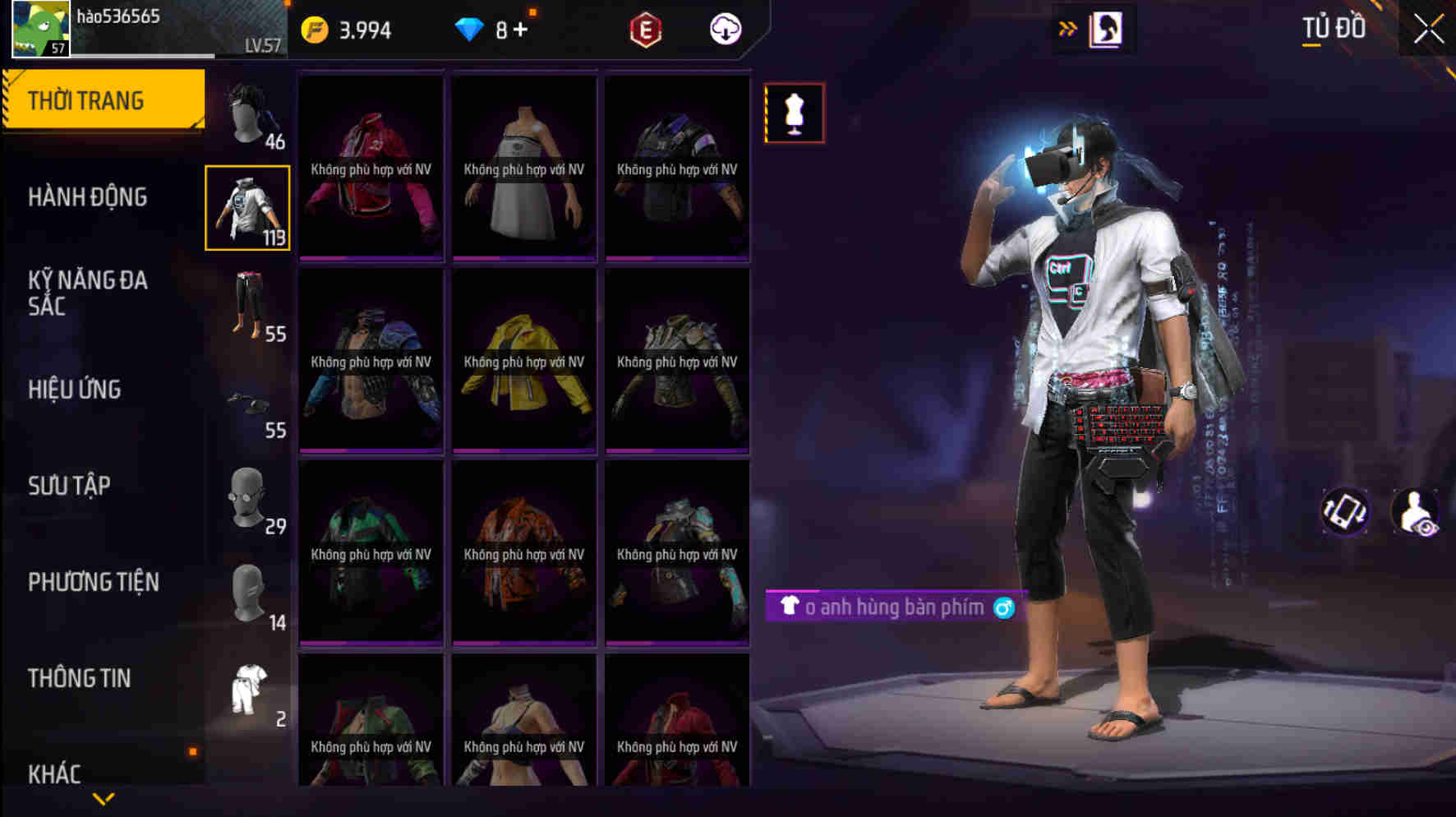Select the pants slot showing 55 items
This screenshot has height=817, width=1456.
248,308
